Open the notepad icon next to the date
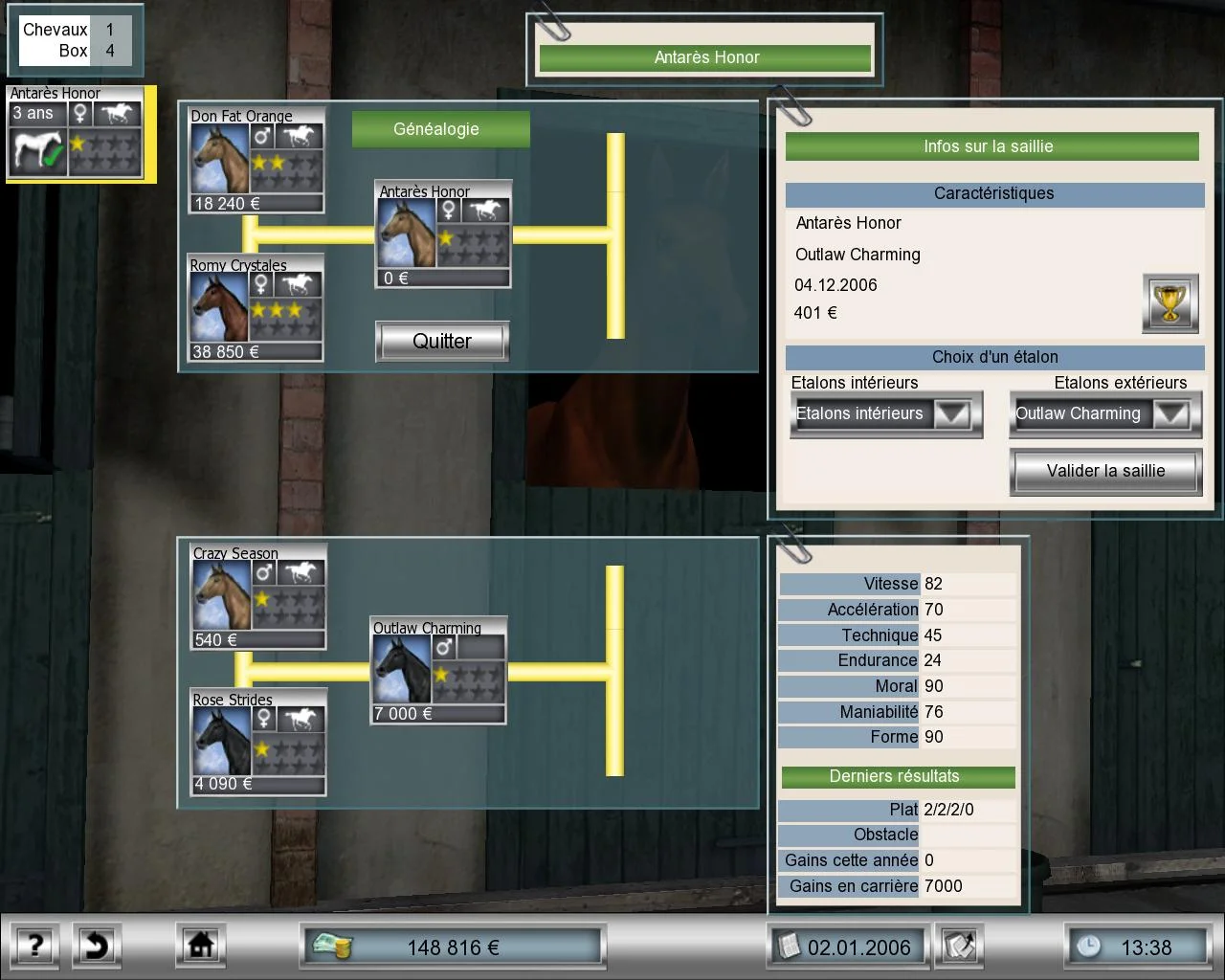 click(x=959, y=947)
